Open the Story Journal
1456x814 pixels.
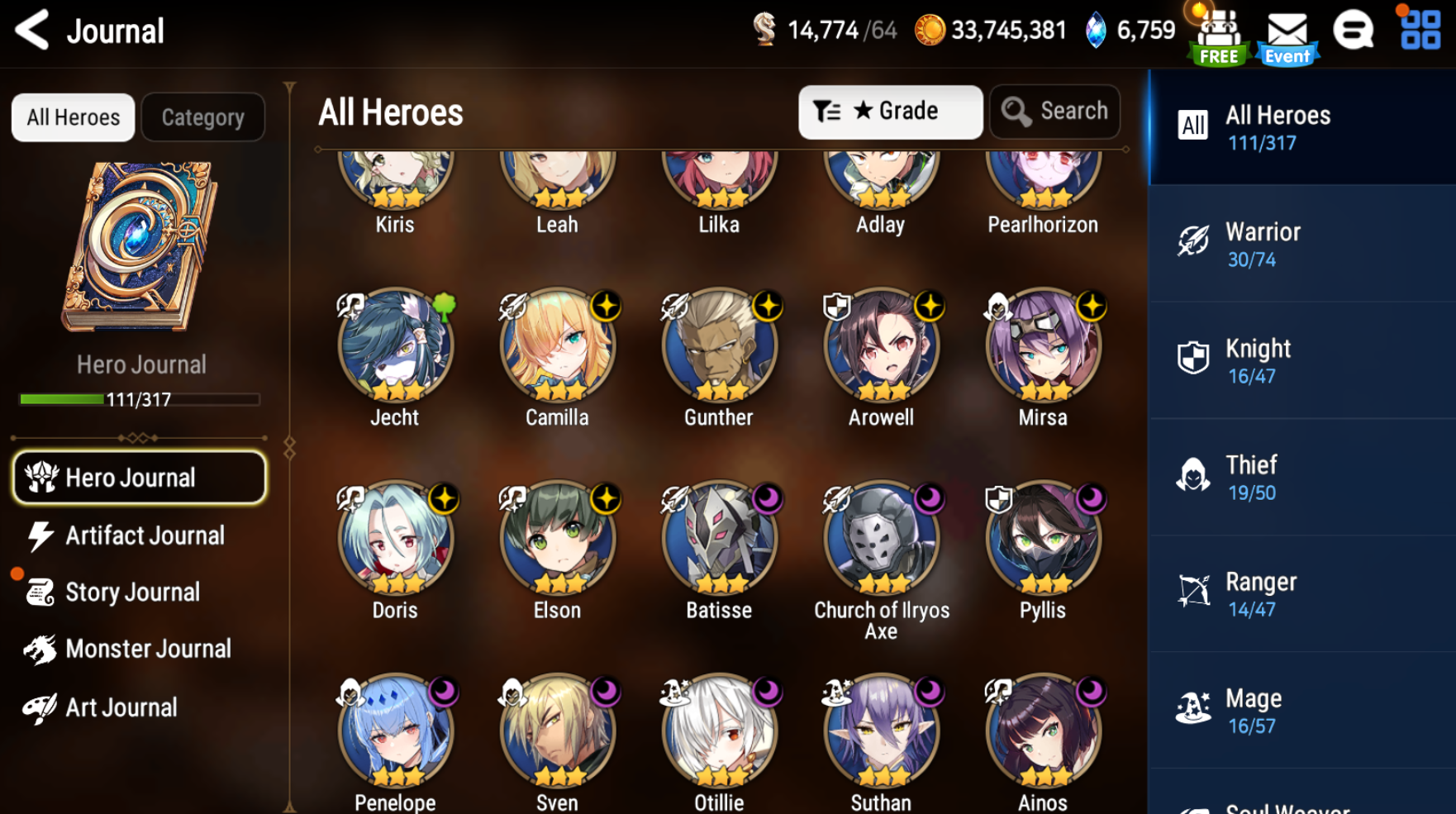pos(132,592)
